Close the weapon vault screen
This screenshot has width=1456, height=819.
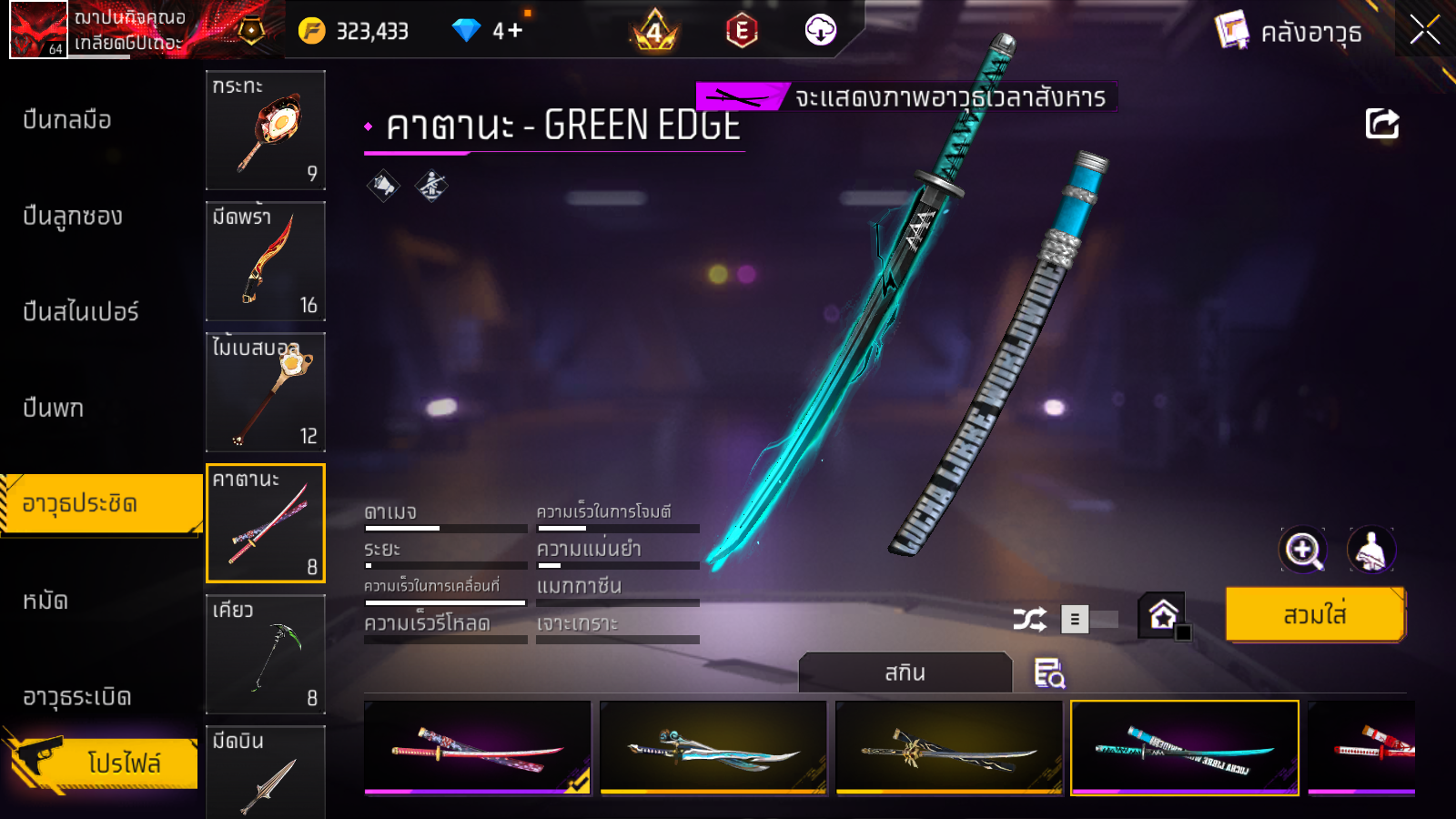pos(1425,30)
